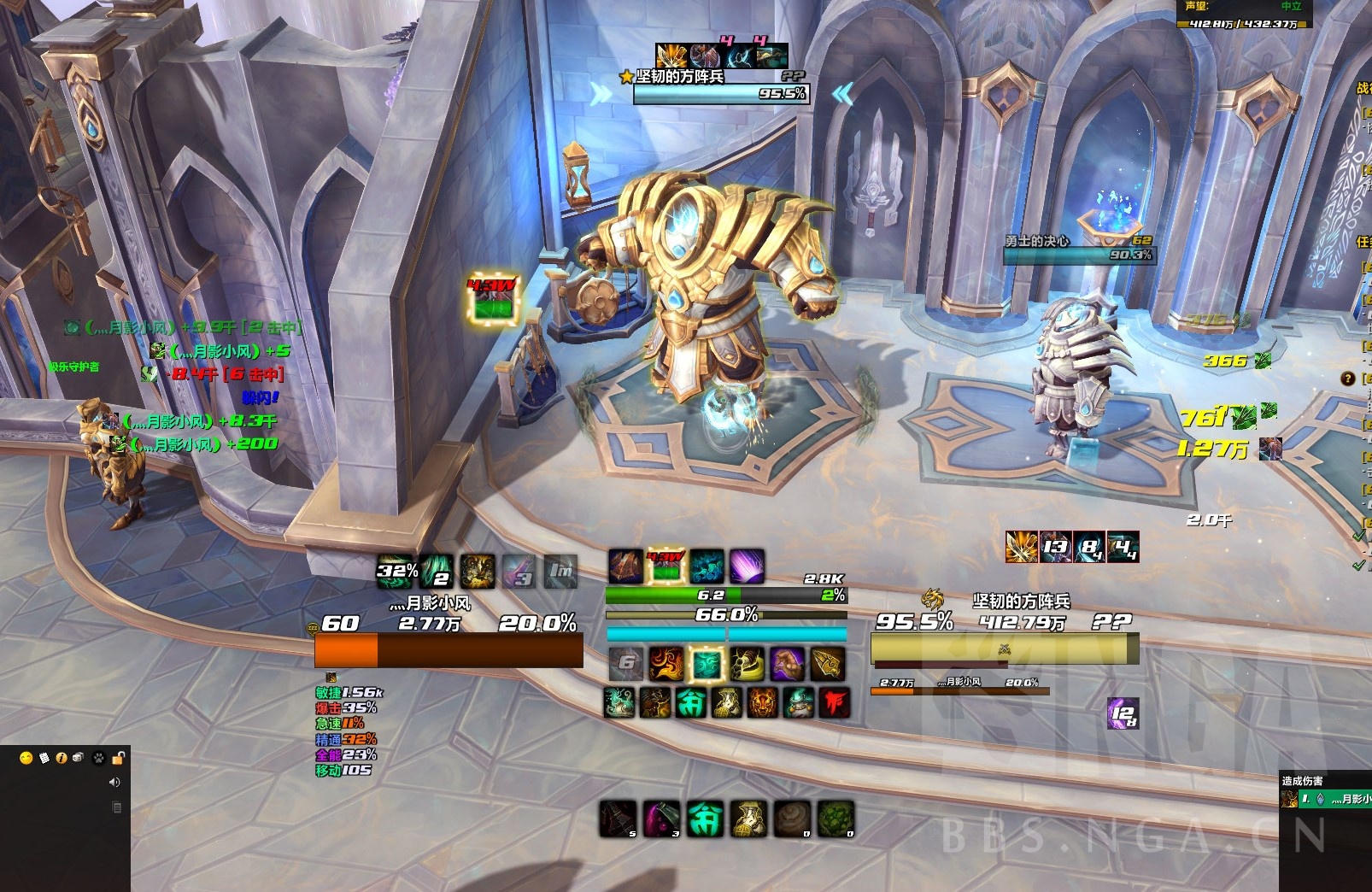Activate the orange tiger face ability
The image size is (1372, 892).
coord(762,702)
